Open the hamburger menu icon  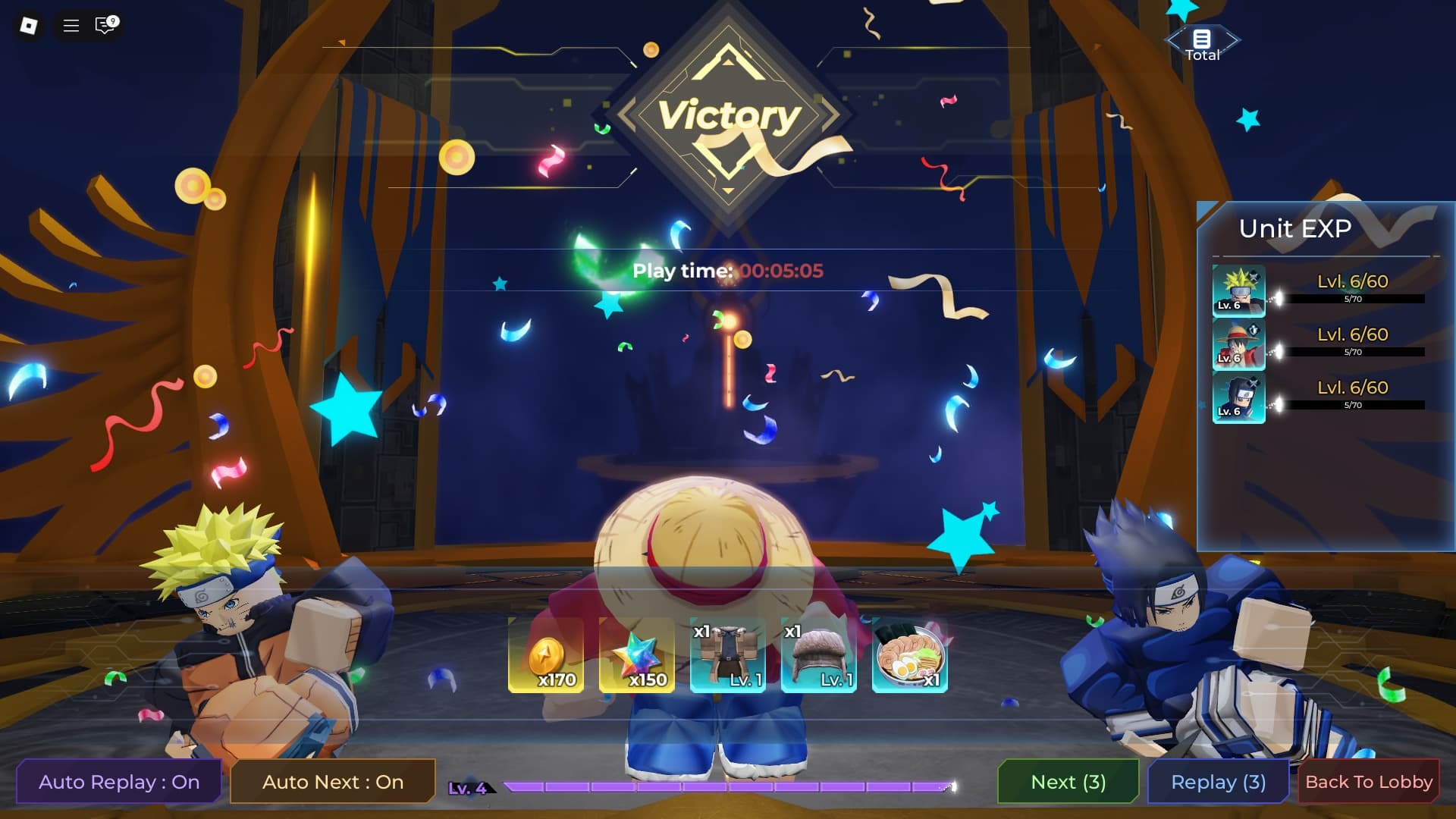tap(71, 26)
